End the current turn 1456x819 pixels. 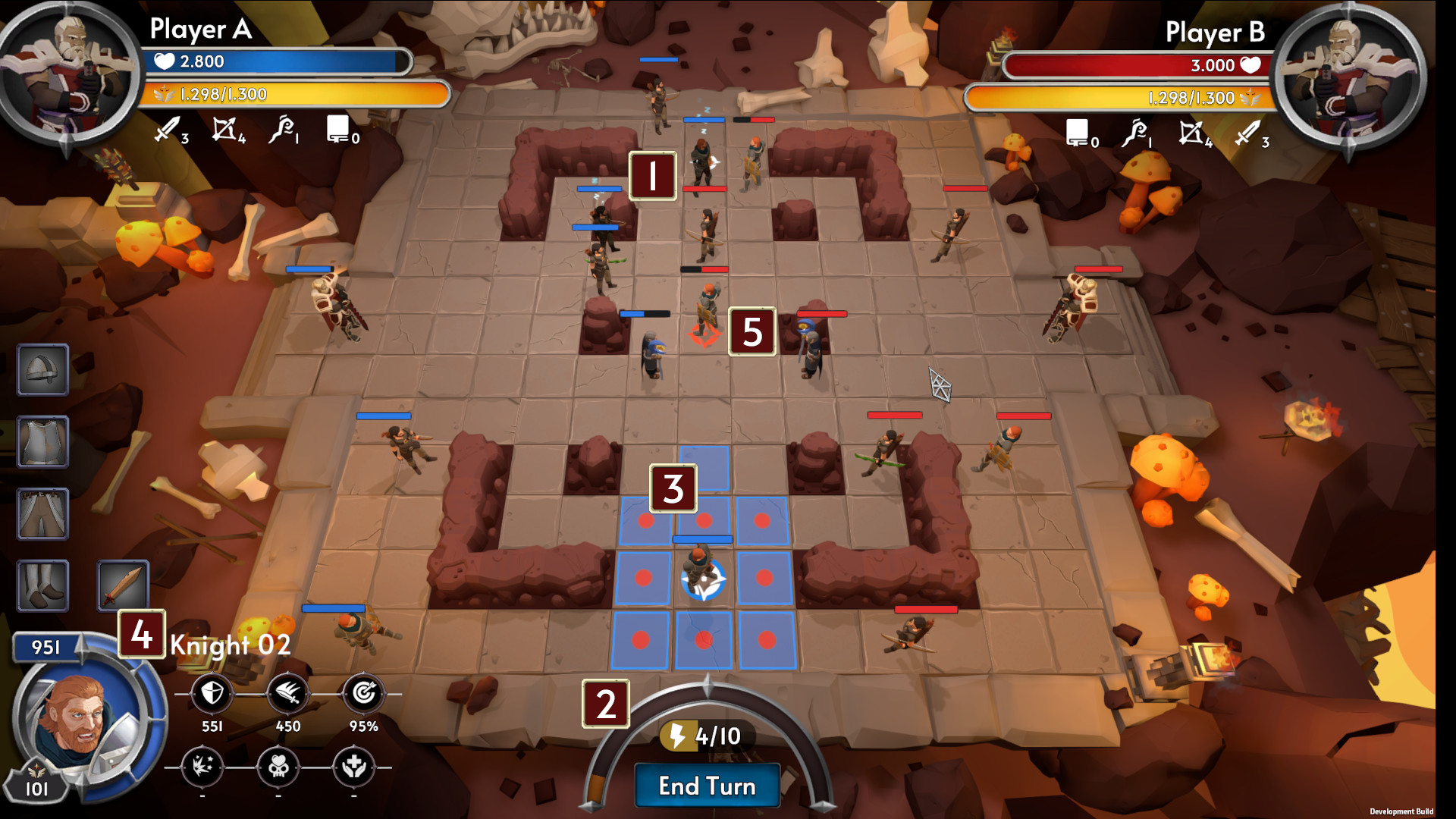point(707,786)
